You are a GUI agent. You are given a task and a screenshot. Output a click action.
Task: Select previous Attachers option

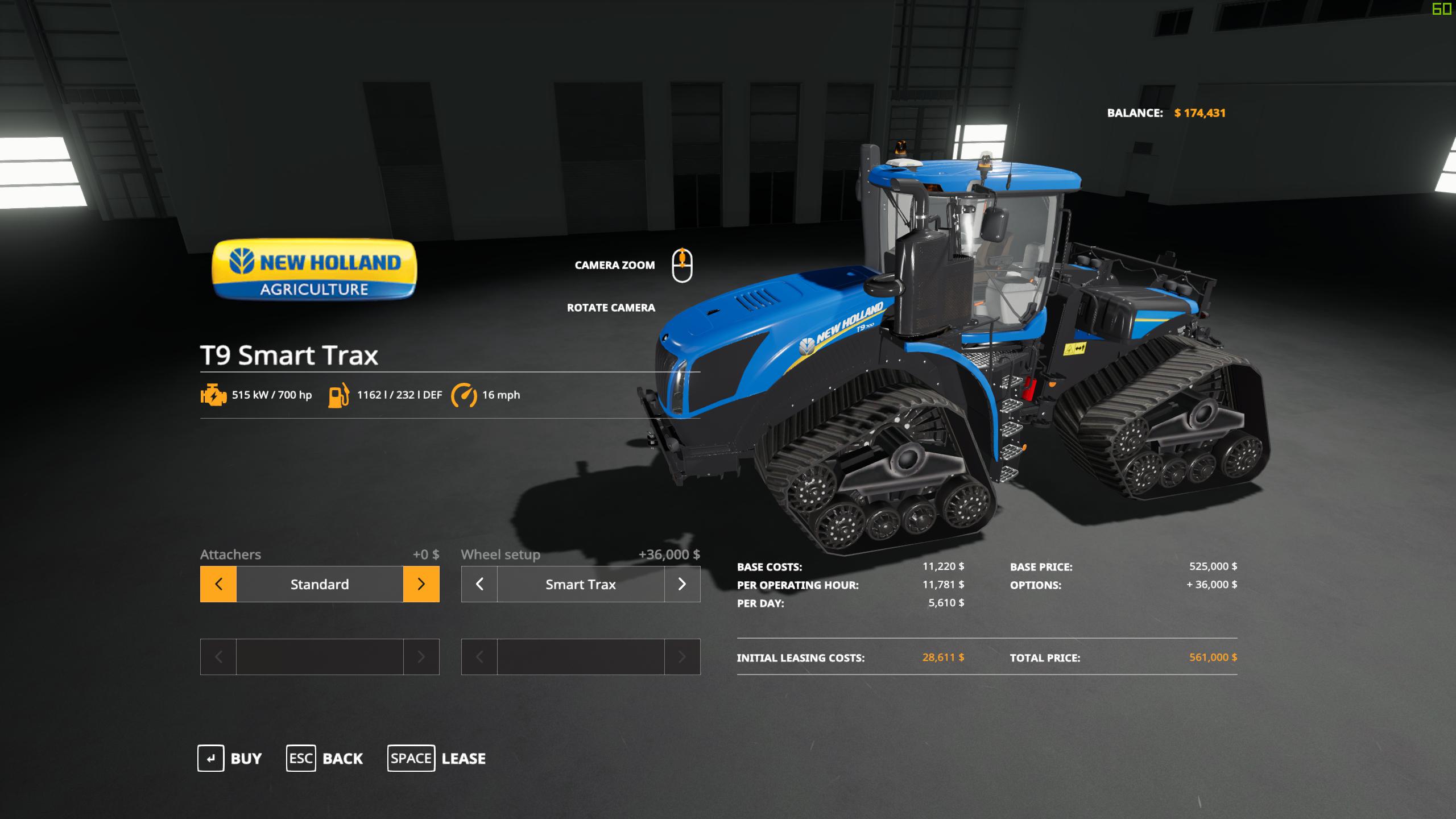click(218, 584)
